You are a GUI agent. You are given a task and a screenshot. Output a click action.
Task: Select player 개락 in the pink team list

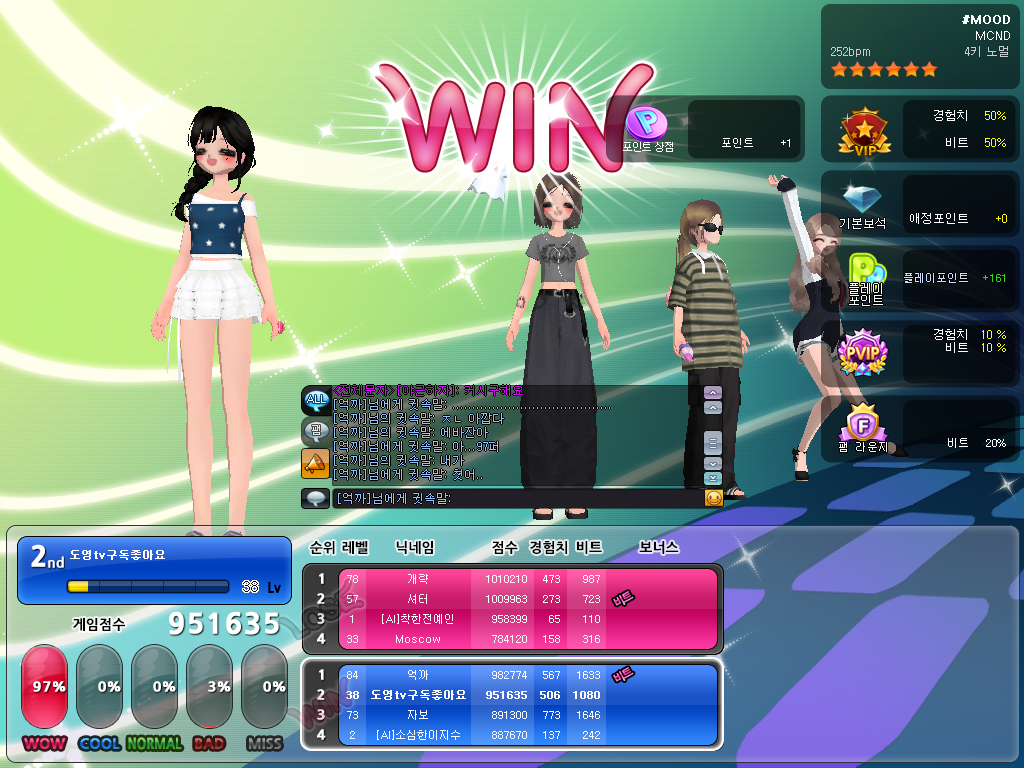(x=417, y=579)
